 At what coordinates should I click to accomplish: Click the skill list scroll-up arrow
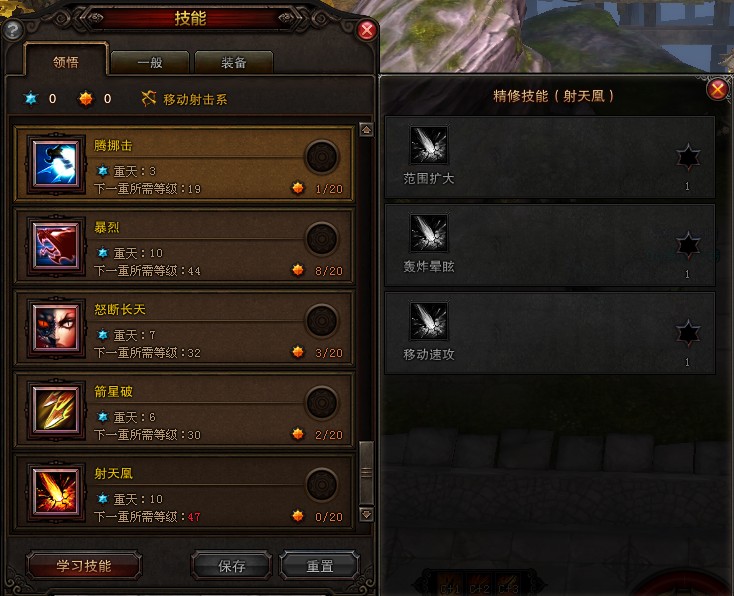coord(366,130)
